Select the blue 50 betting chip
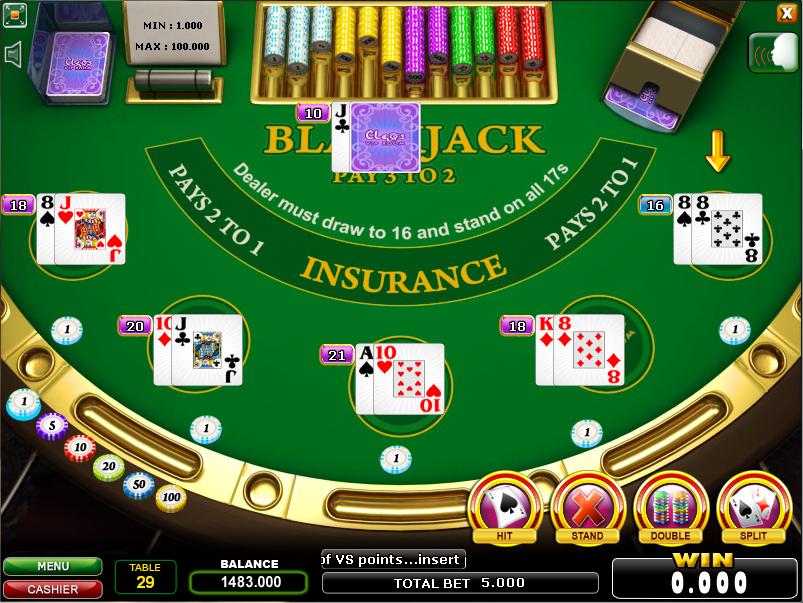Screen dimensions: 803x603 pyautogui.click(x=139, y=484)
